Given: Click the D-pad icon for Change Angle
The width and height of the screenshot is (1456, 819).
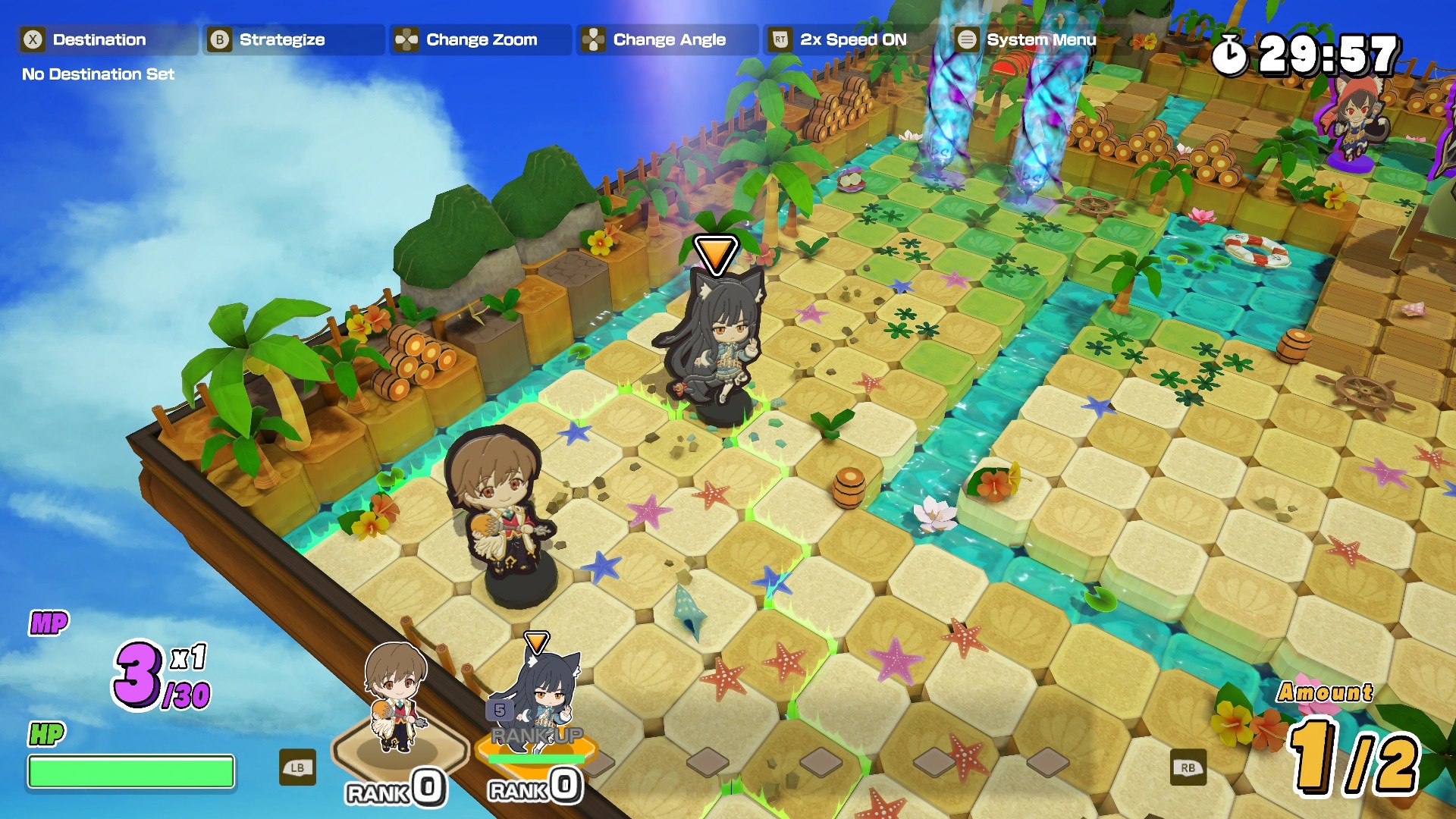Looking at the screenshot, I should pyautogui.click(x=594, y=39).
